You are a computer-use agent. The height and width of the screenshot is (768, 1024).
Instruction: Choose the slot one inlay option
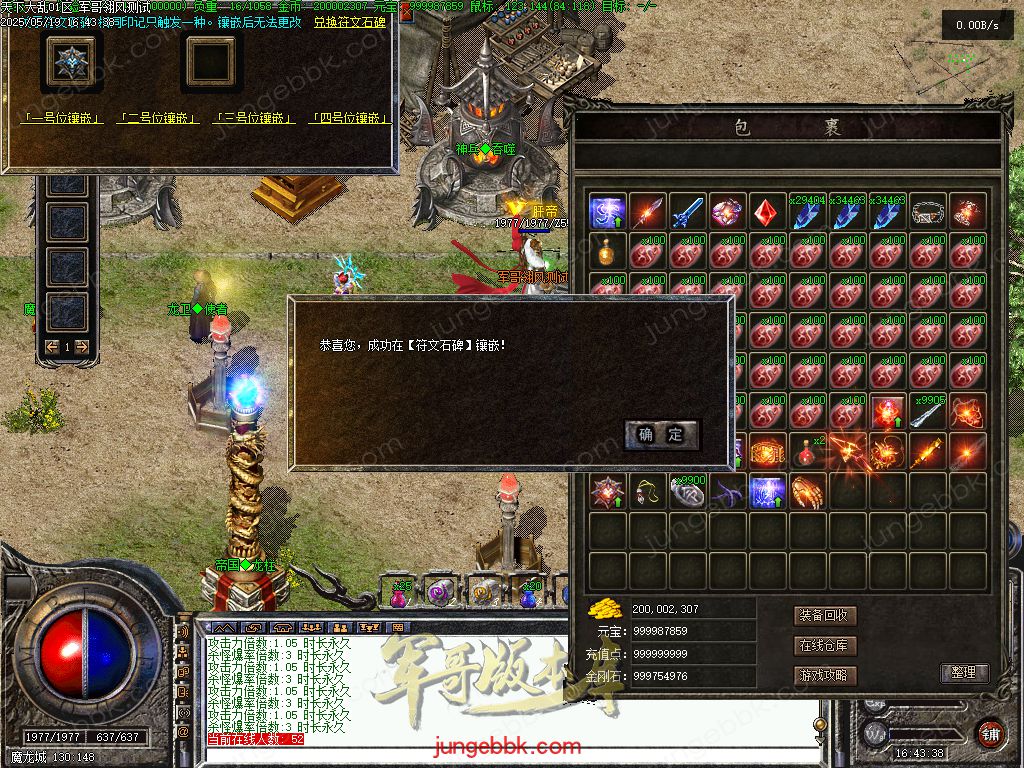point(61,118)
